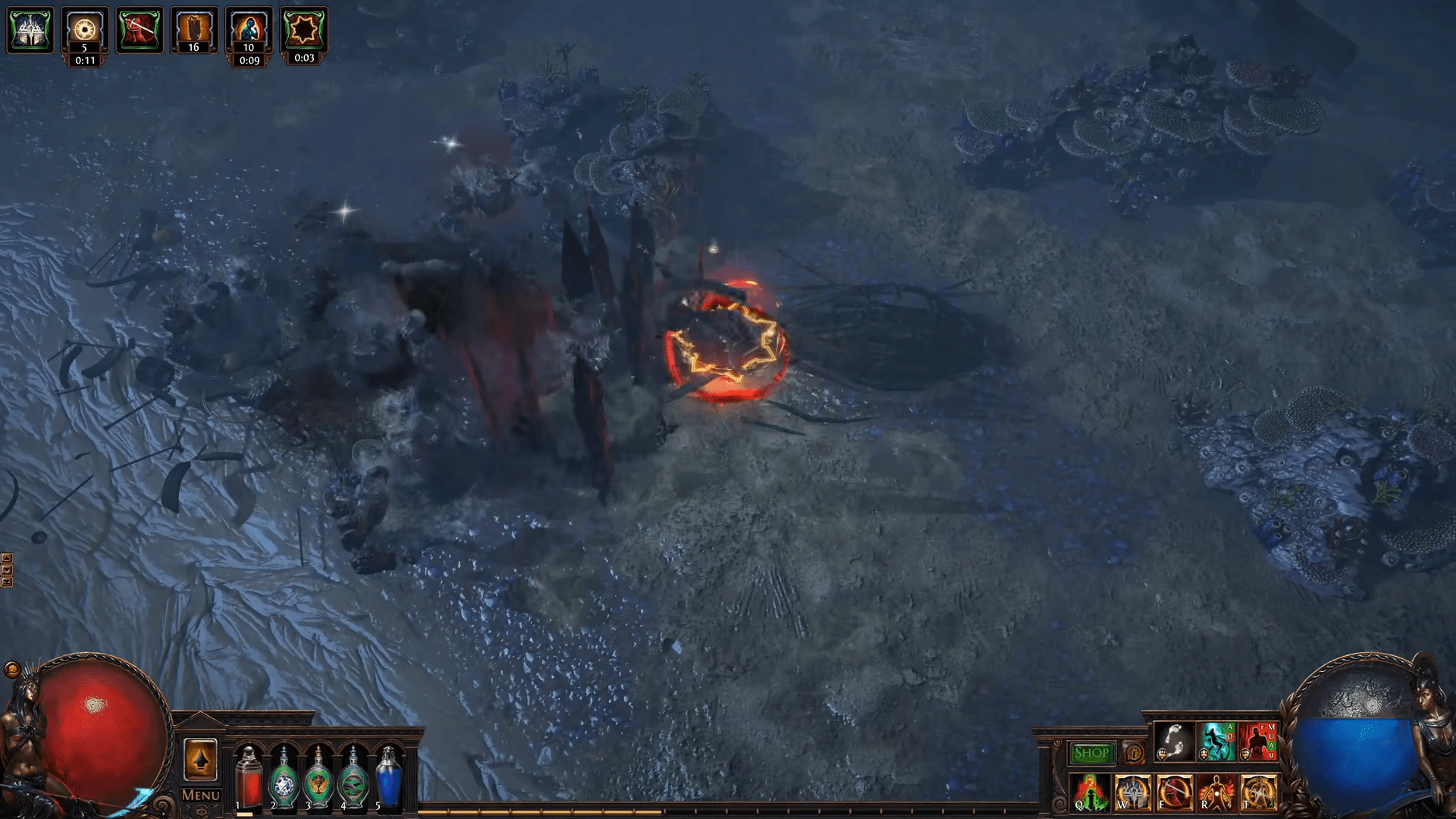Activate the cyan dash skill icon
The width and height of the screenshot is (1456, 819).
pyautogui.click(x=1217, y=742)
